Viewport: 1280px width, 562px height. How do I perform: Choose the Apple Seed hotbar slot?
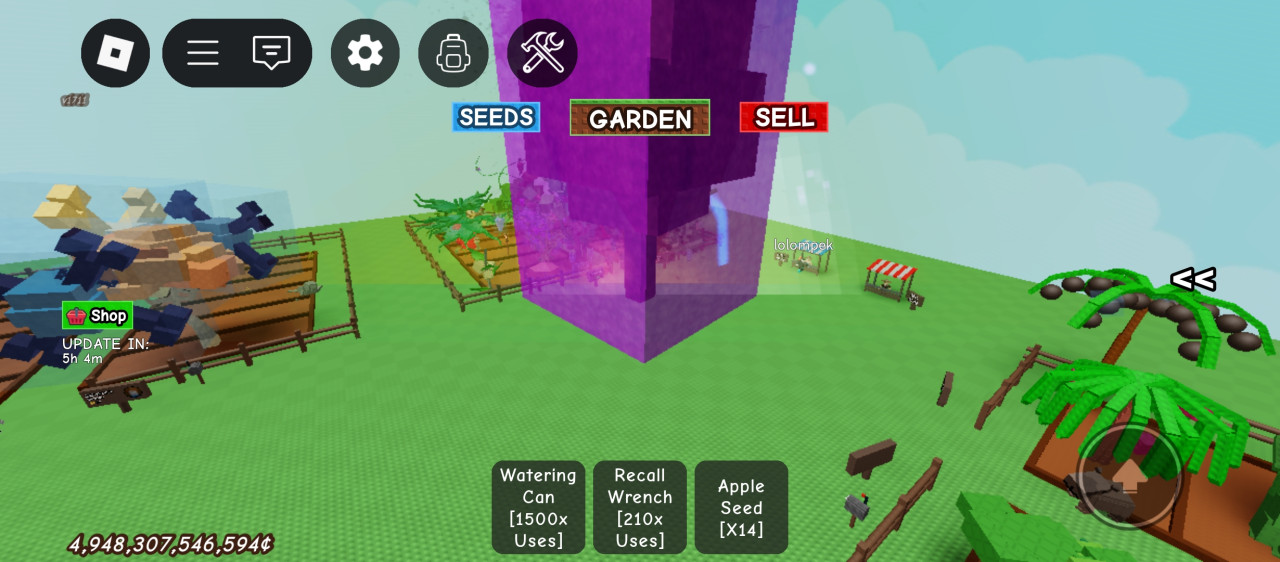click(741, 507)
